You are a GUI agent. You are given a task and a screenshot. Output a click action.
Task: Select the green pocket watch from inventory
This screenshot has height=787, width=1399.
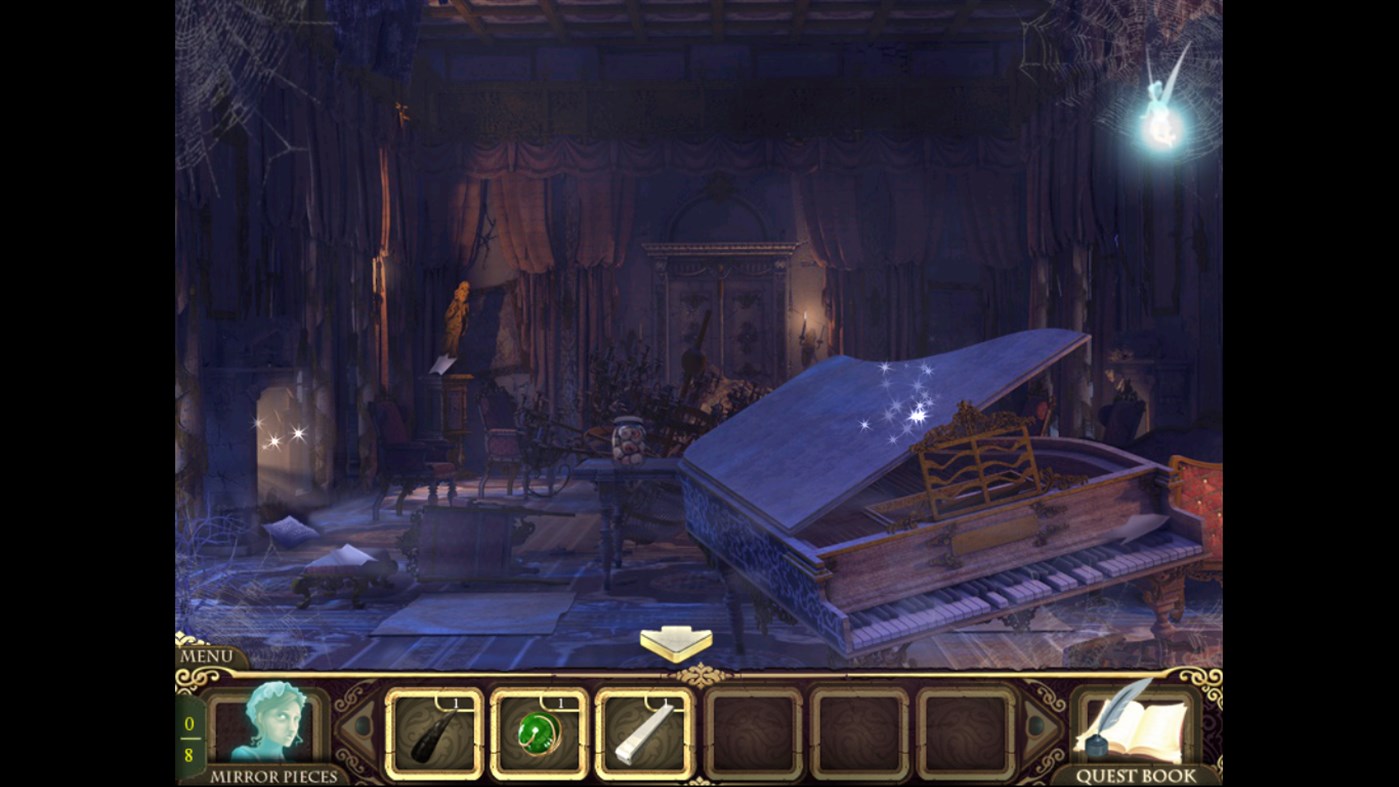tap(539, 733)
